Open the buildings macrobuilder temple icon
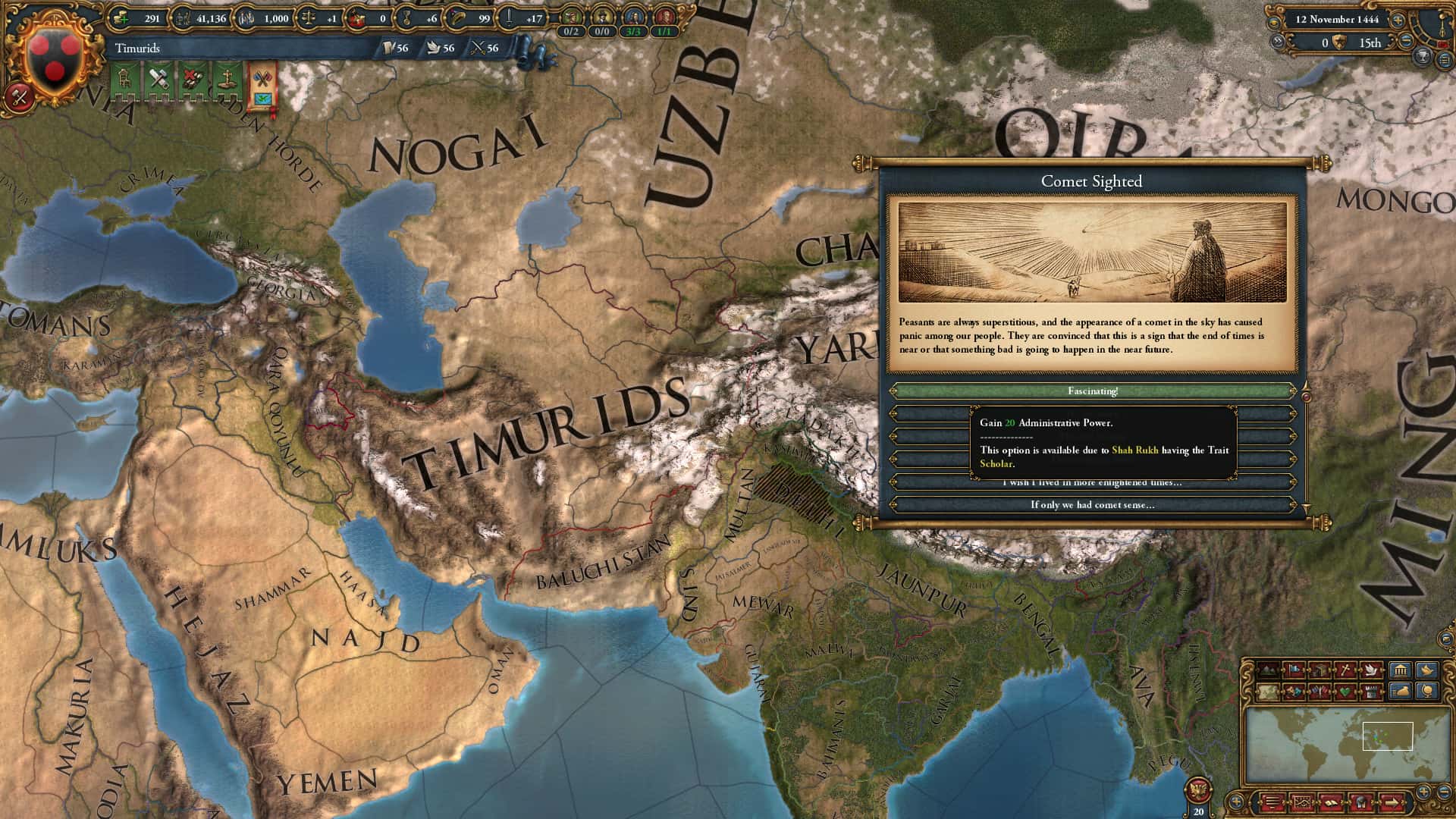 [x=1400, y=670]
